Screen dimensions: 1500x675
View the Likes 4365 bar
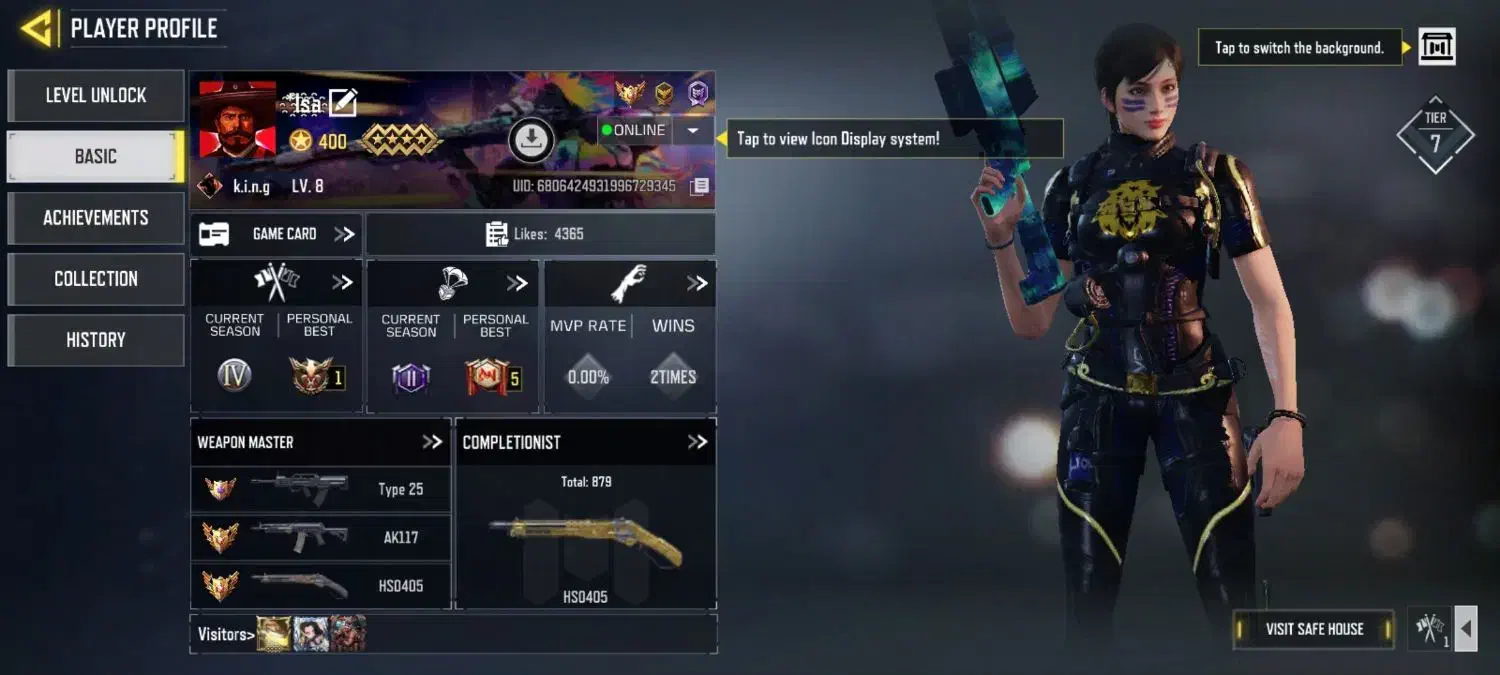click(540, 234)
